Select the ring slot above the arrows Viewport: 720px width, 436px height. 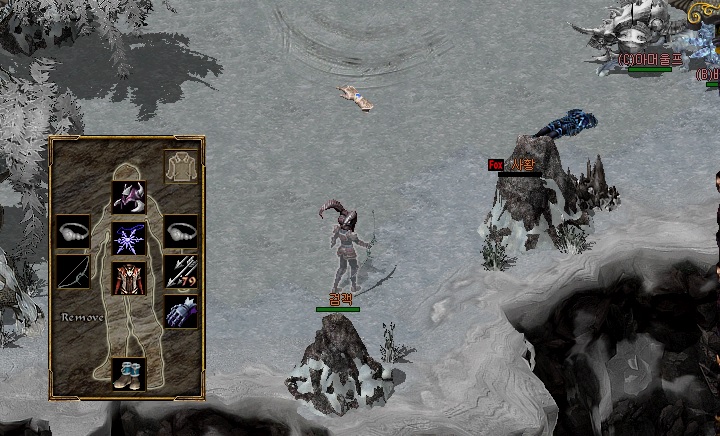click(181, 231)
